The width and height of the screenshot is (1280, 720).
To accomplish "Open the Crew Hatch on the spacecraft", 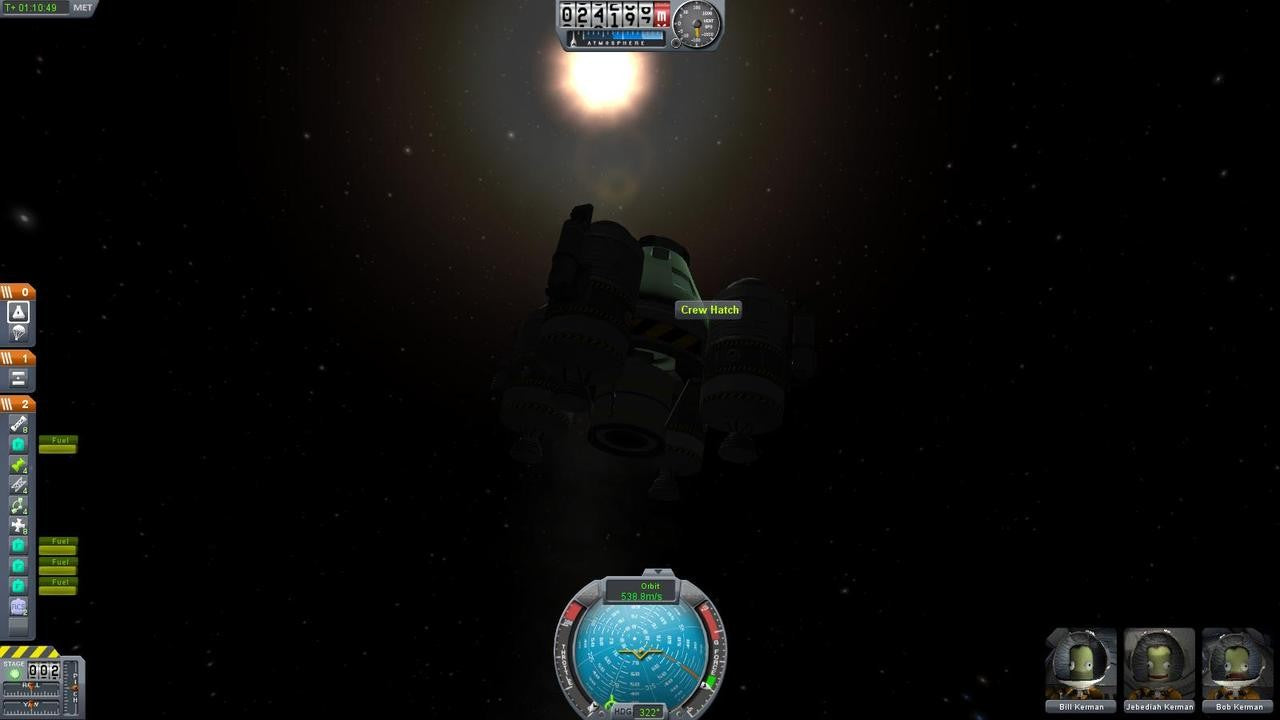I will click(710, 310).
